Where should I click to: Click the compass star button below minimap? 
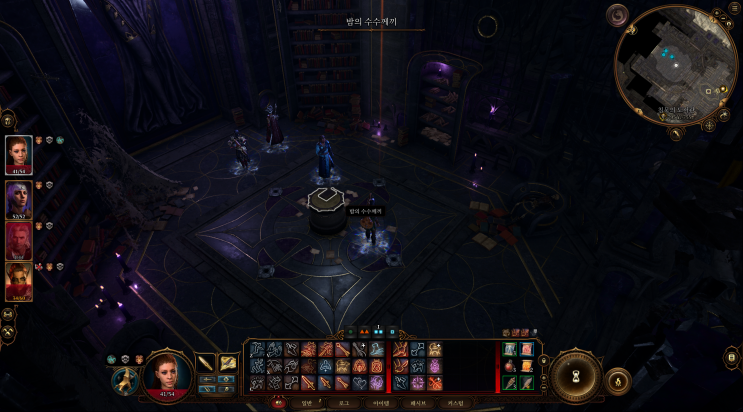click(x=709, y=125)
